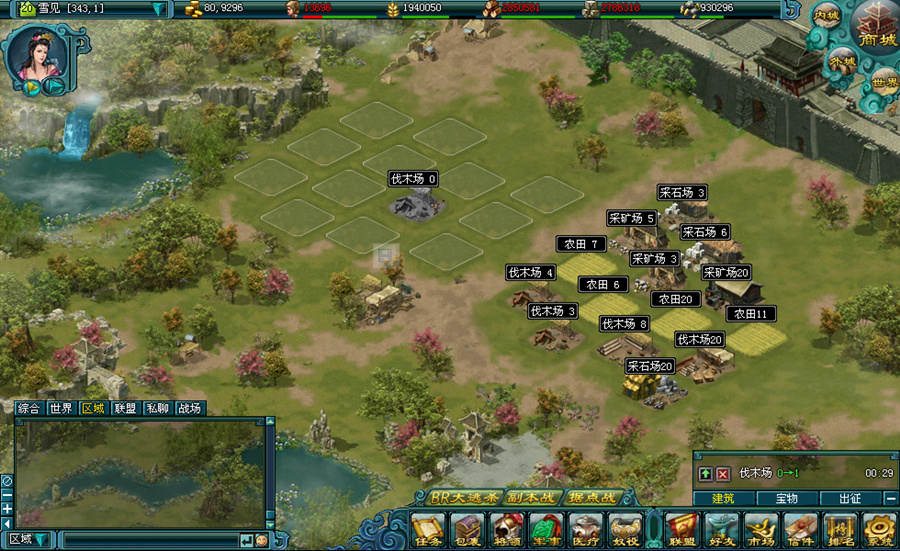Switch to the 出征 expedition tab

click(x=849, y=498)
